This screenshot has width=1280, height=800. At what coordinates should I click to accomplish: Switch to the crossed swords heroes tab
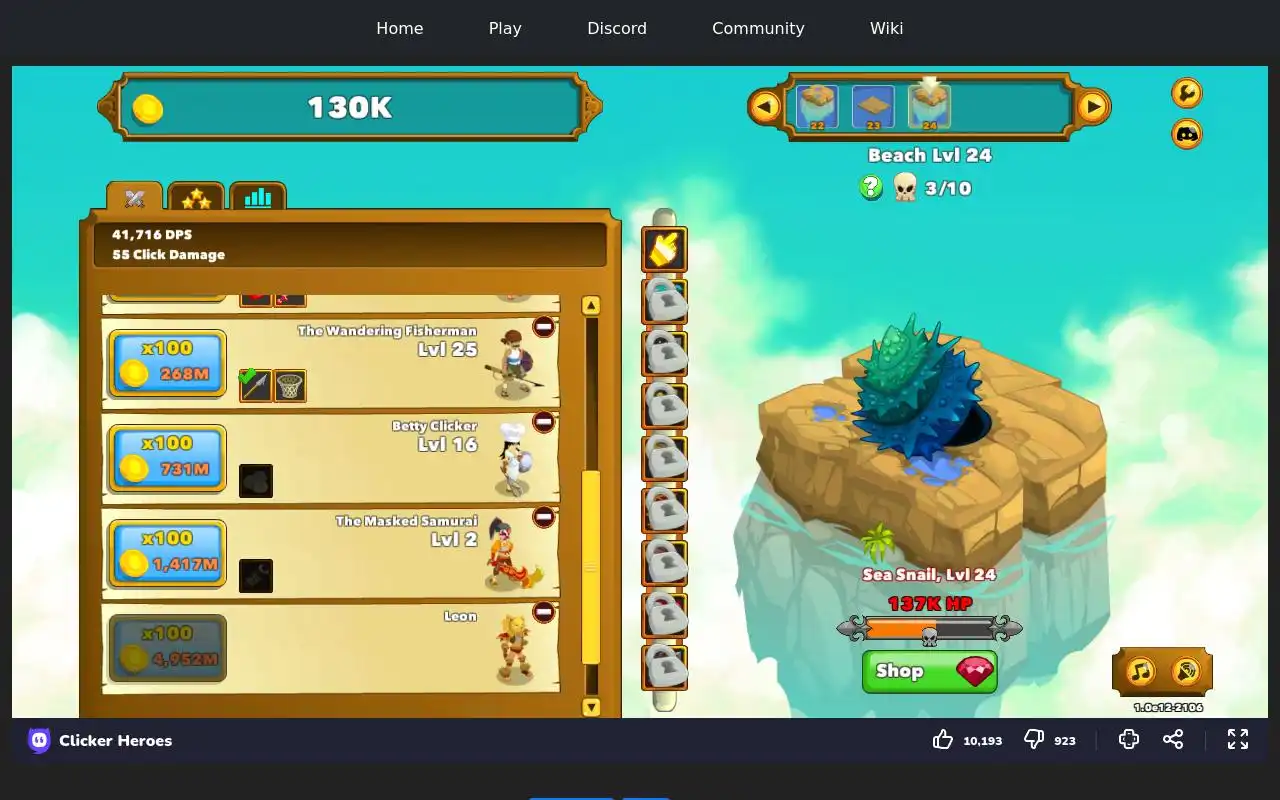pos(135,198)
